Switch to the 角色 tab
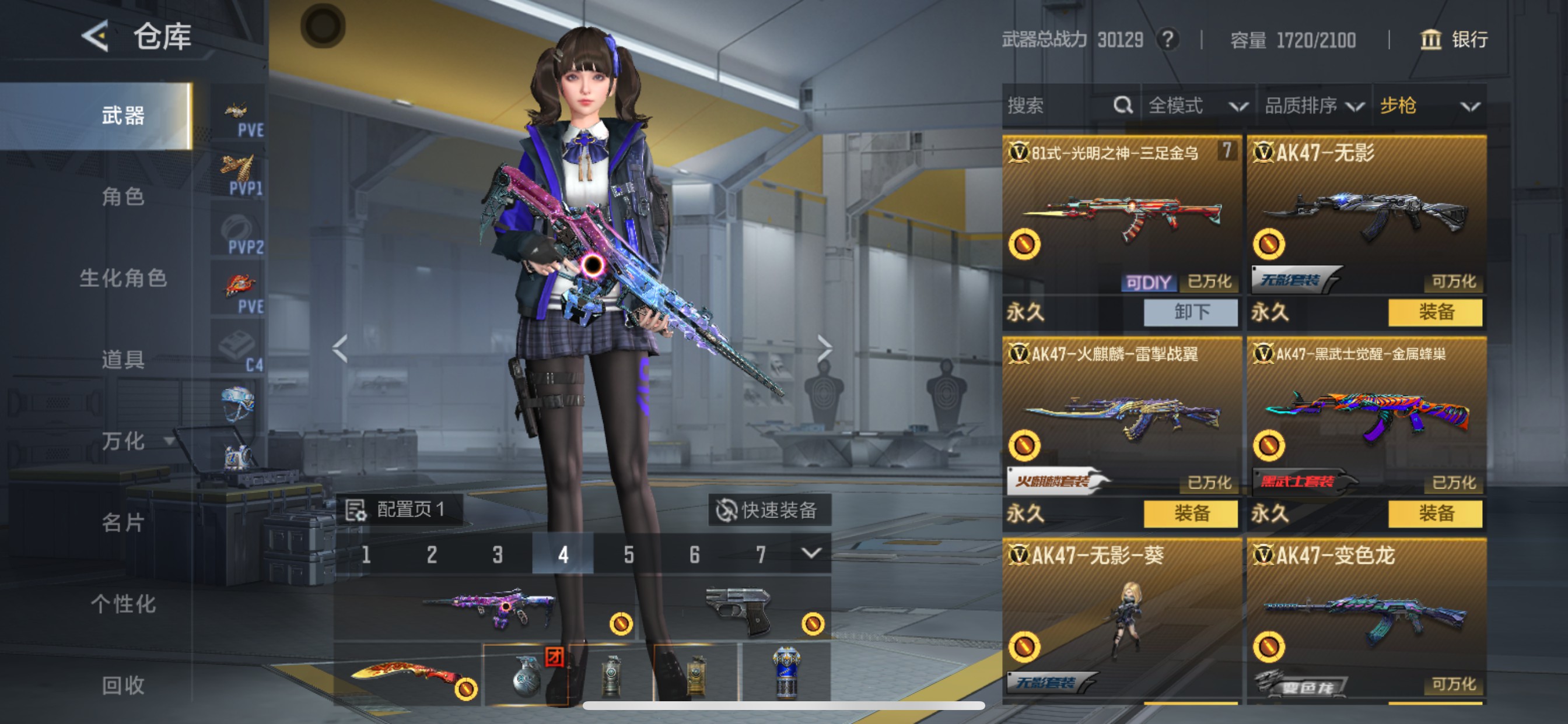The height and width of the screenshot is (724, 1568). 123,196
